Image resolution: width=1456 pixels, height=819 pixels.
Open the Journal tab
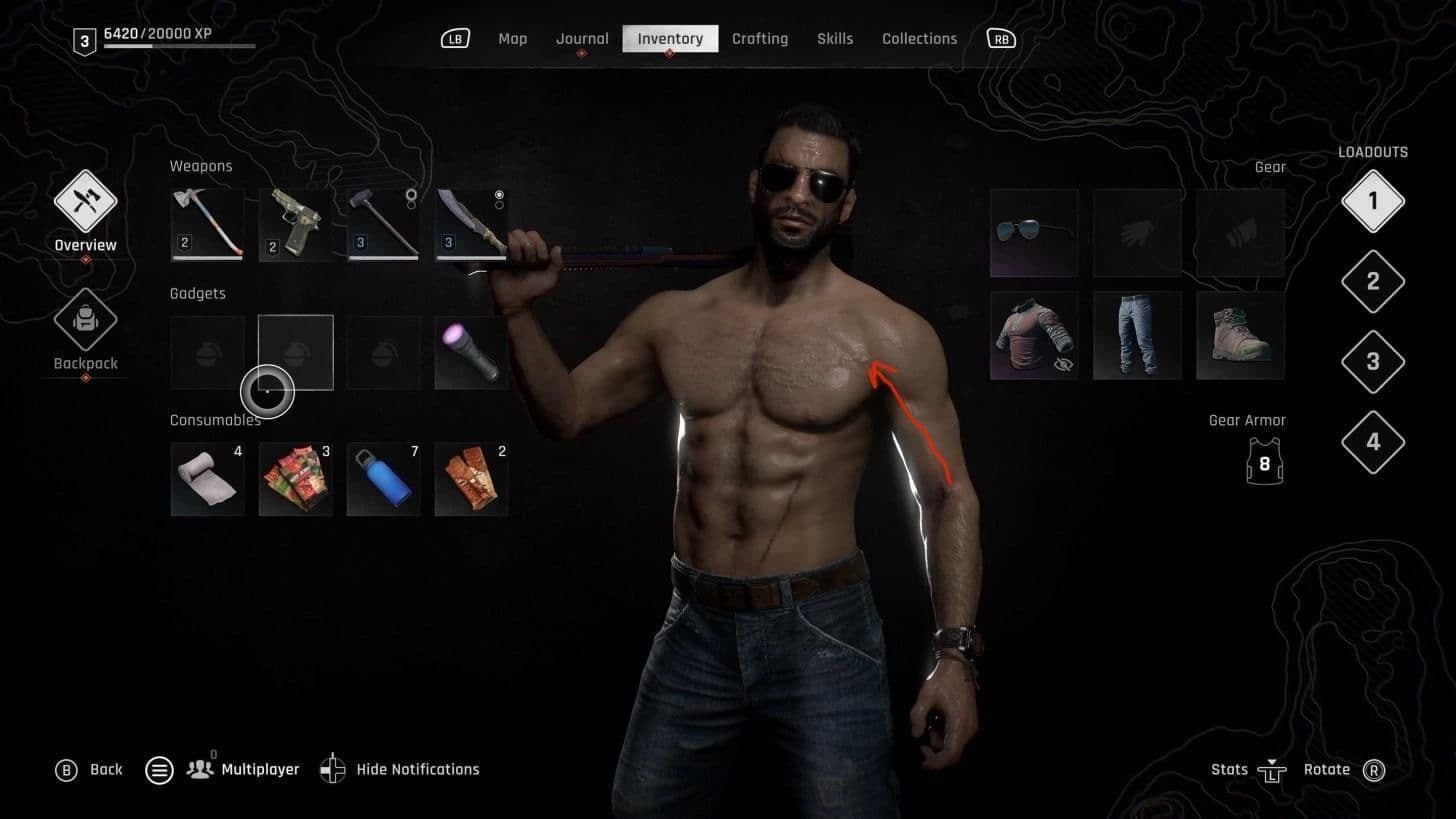[x=582, y=39]
